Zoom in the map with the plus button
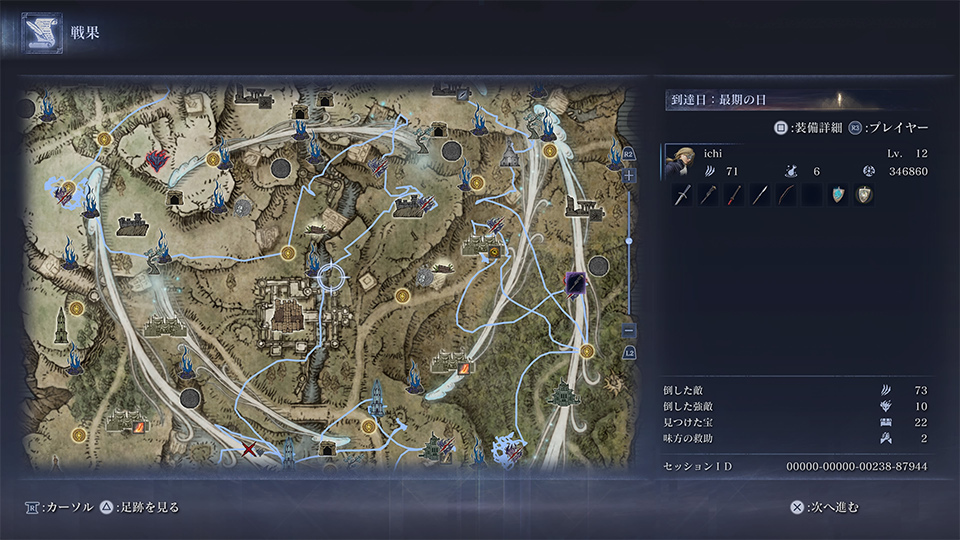The image size is (960, 540). (x=629, y=176)
